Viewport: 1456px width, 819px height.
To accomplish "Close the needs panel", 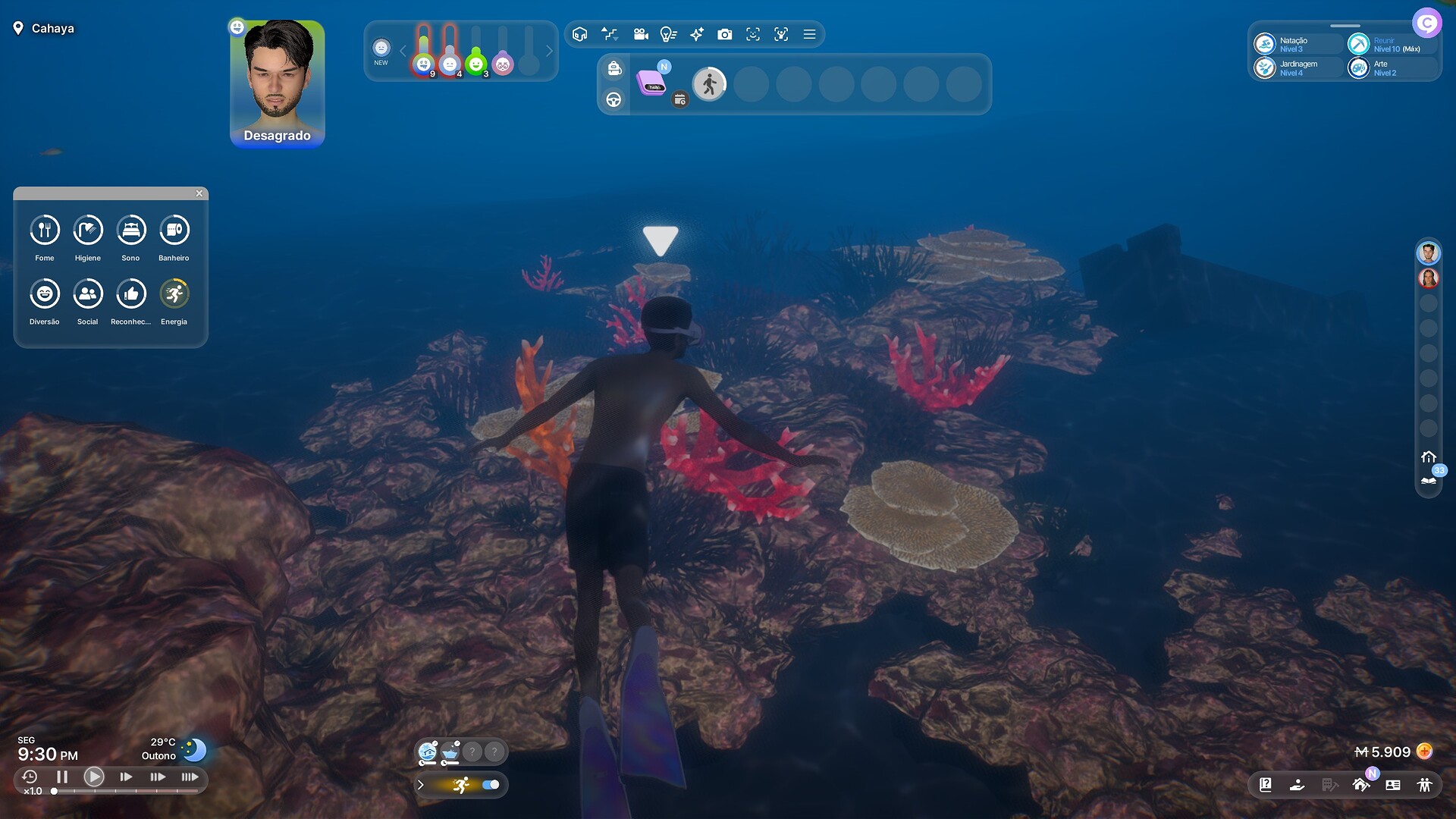I will click(199, 193).
